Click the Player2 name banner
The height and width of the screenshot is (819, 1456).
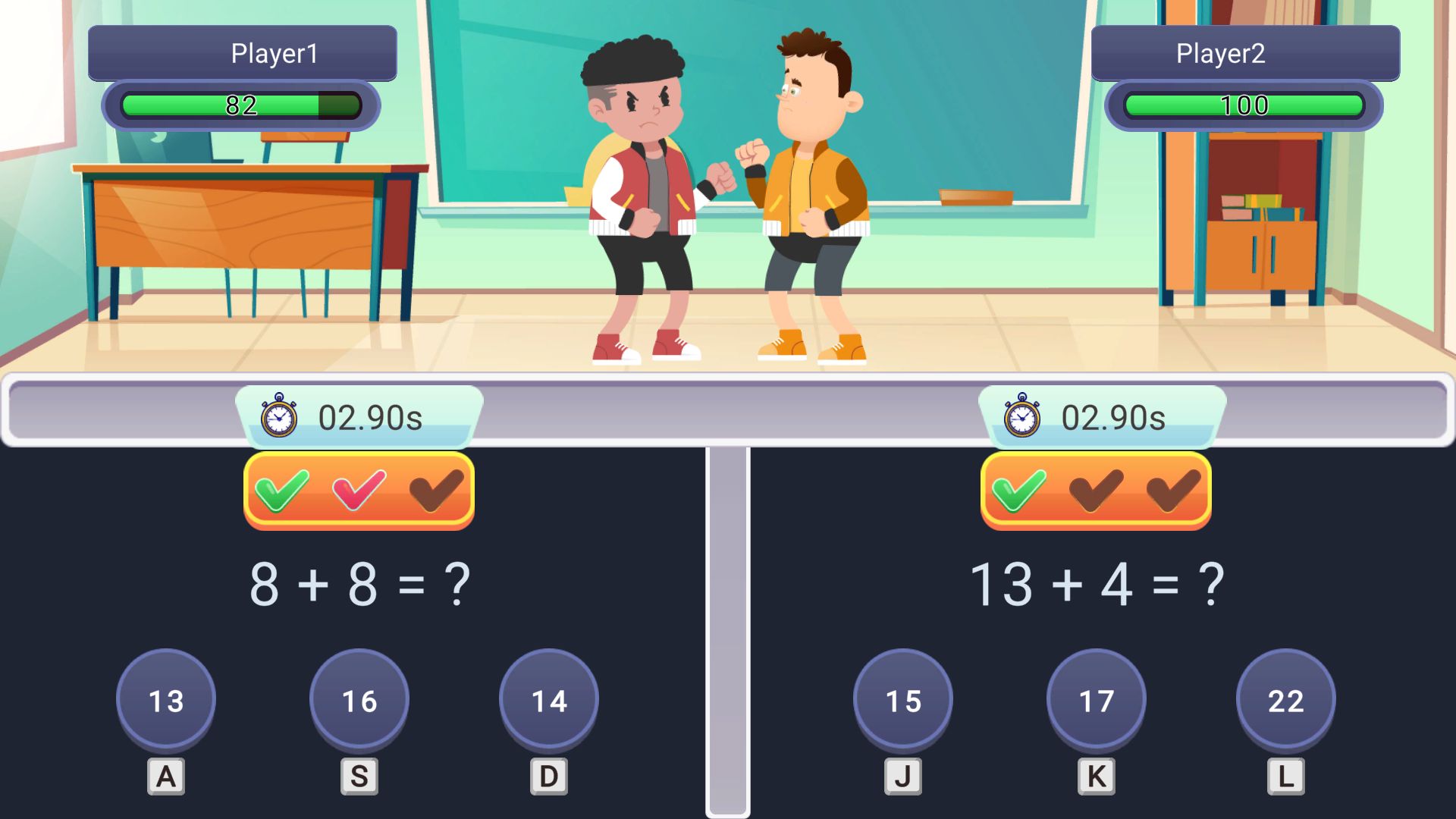tap(1246, 52)
